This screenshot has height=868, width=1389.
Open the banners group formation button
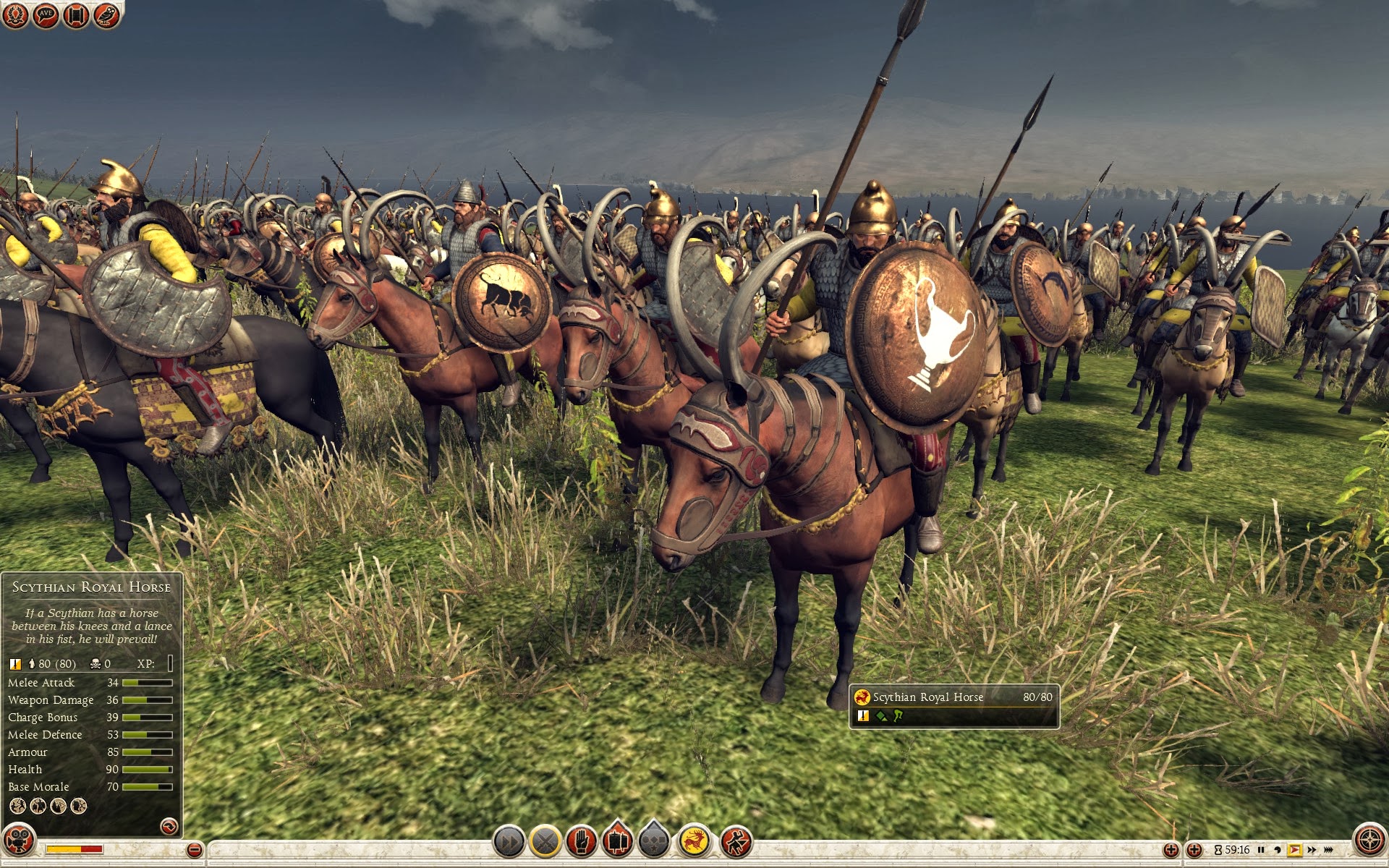[618, 842]
